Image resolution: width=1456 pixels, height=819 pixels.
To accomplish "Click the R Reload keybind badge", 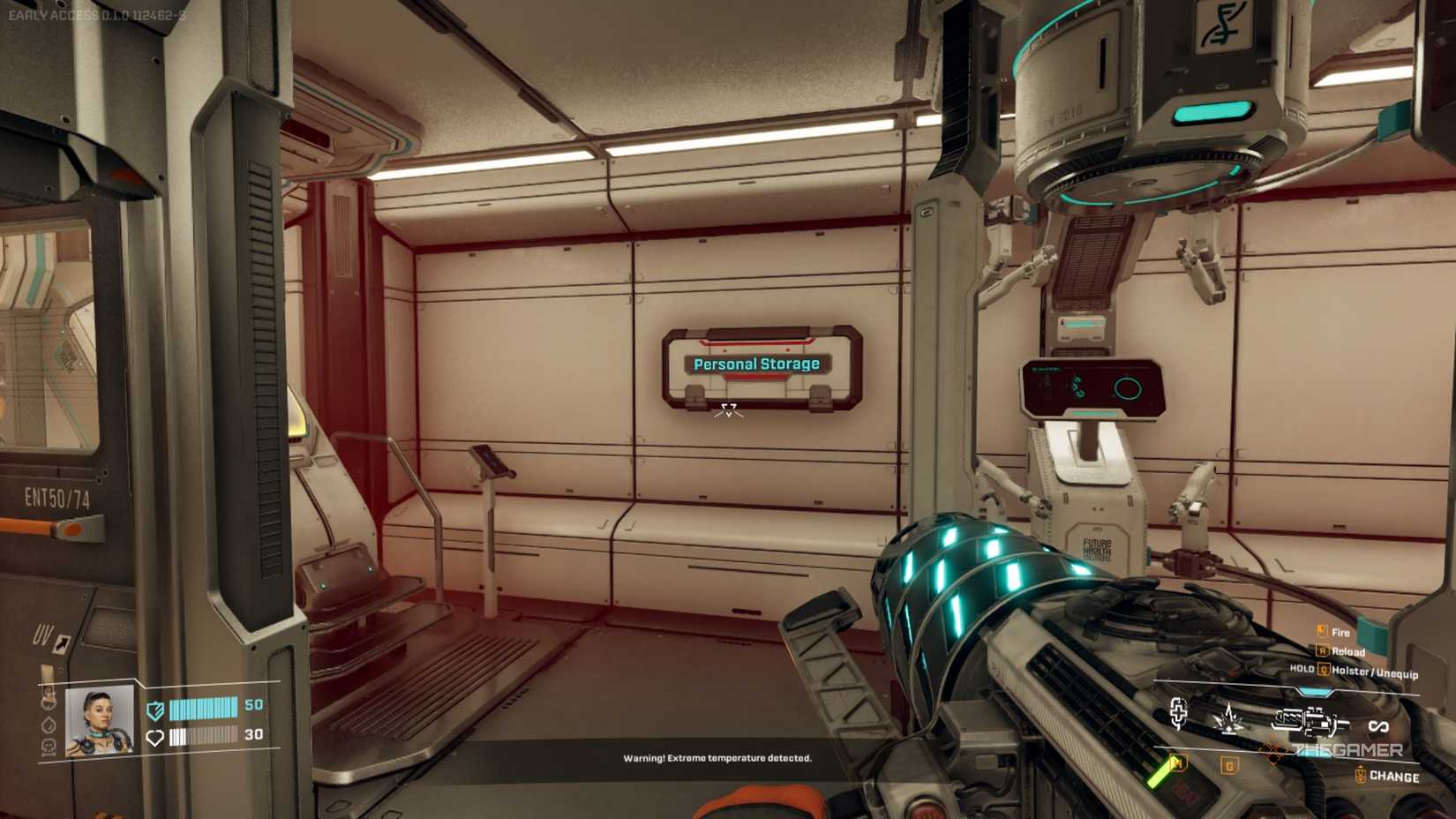I will click(1323, 650).
